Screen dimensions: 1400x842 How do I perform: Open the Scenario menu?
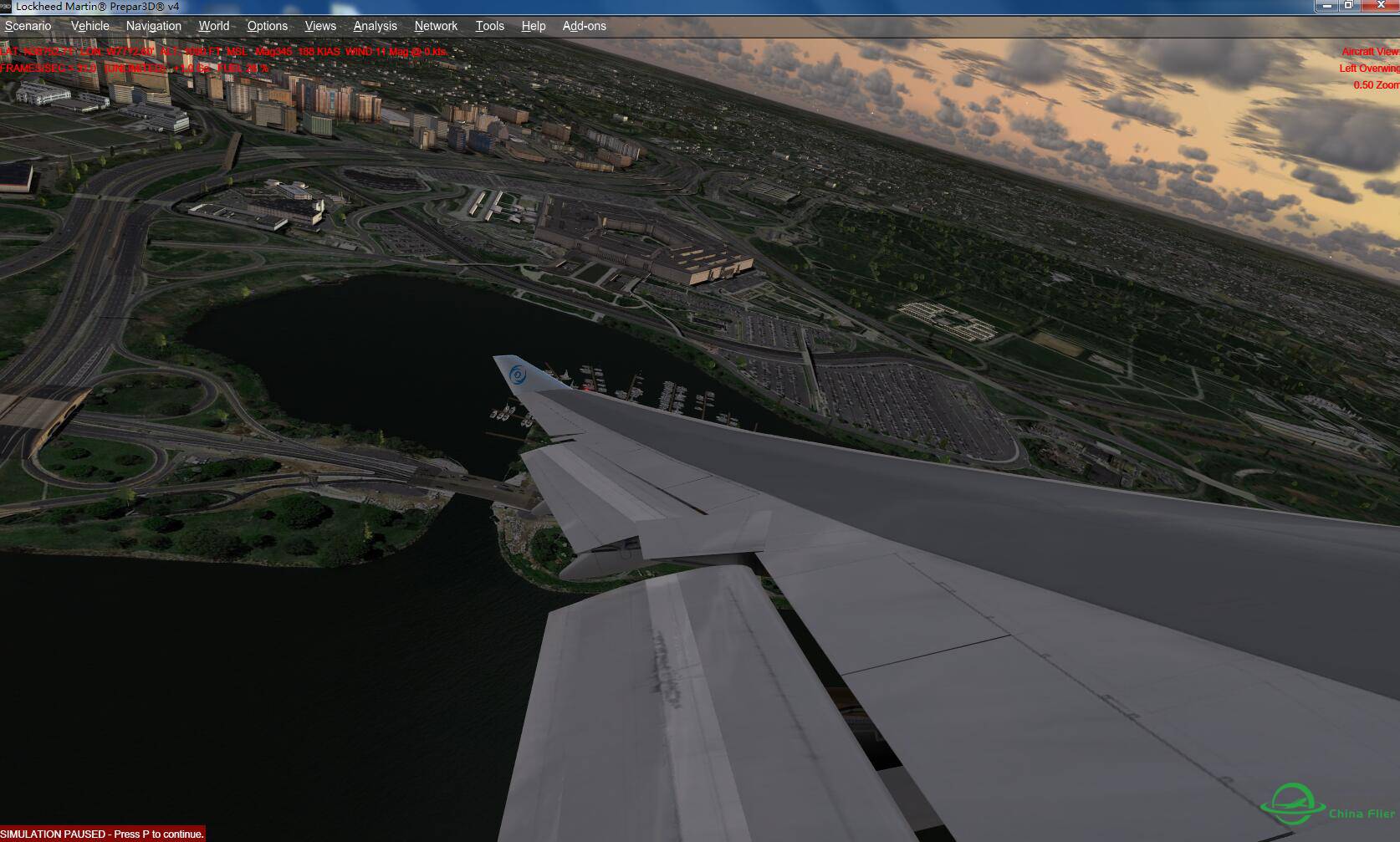[x=28, y=26]
